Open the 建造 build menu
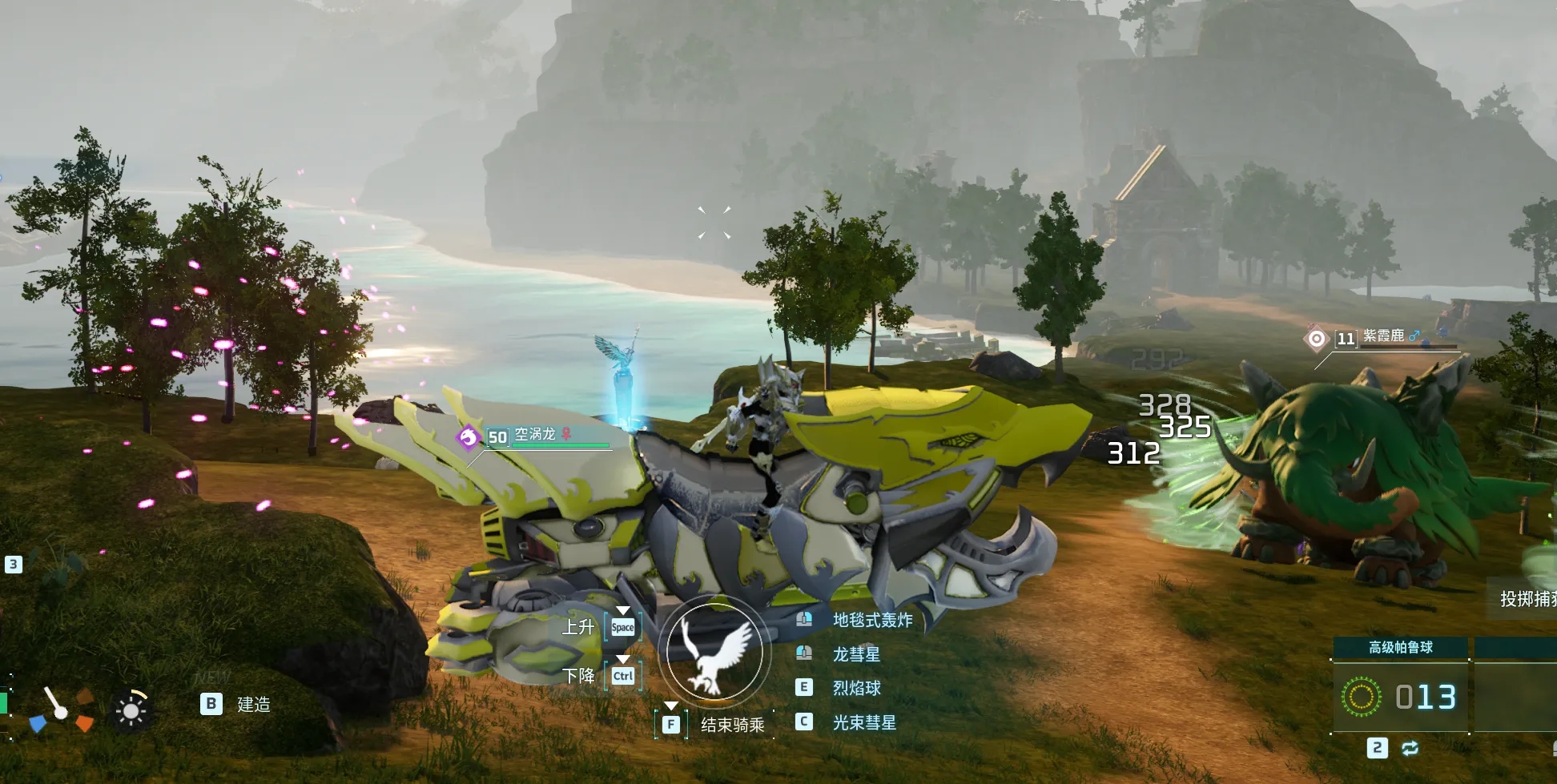 point(252,705)
